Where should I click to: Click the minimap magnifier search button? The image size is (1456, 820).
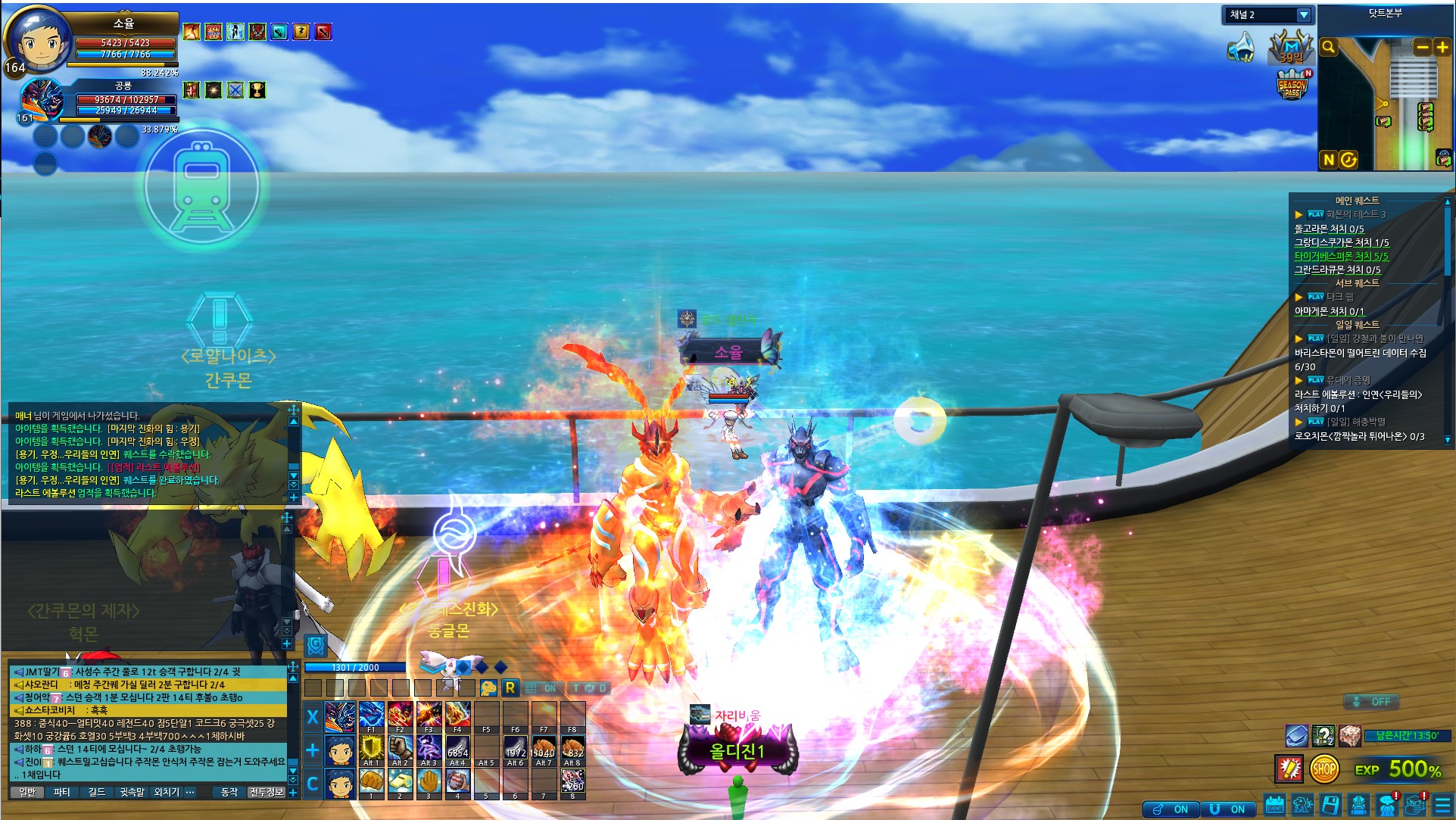click(1329, 48)
